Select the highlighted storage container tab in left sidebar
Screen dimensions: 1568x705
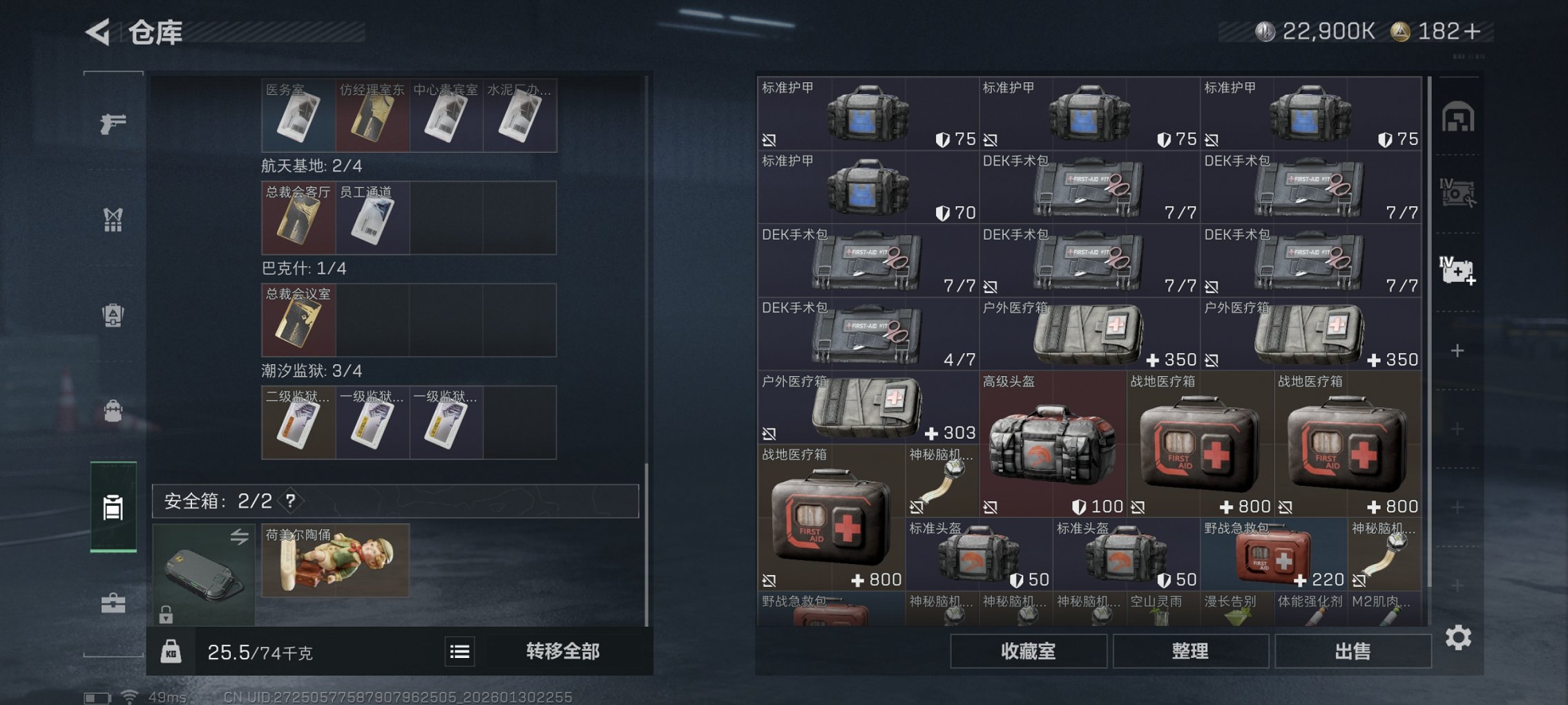[x=113, y=508]
